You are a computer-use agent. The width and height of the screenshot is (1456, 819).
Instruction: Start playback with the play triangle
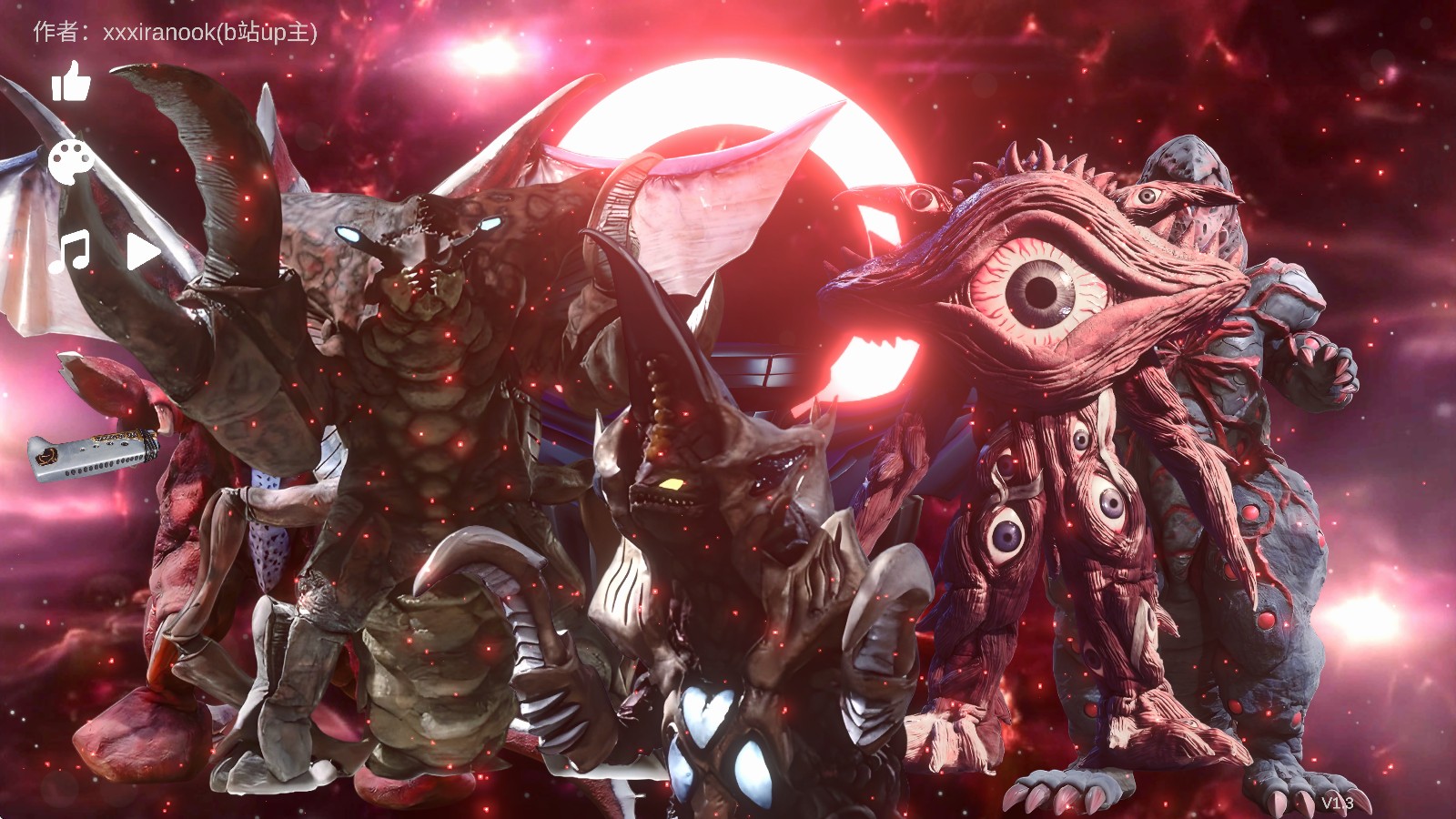143,251
